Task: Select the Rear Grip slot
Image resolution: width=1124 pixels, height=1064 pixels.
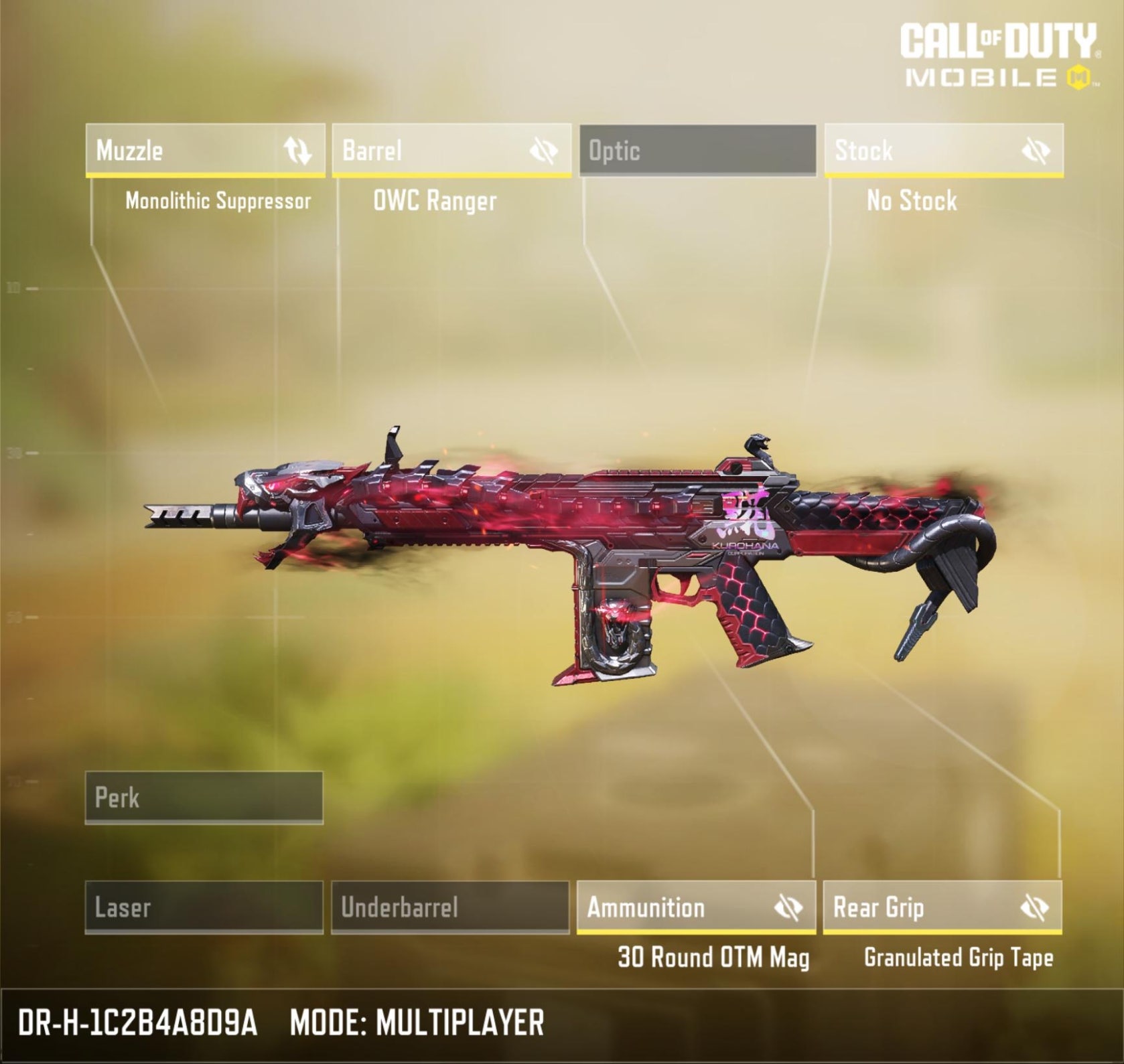Action: pyautogui.click(x=918, y=907)
